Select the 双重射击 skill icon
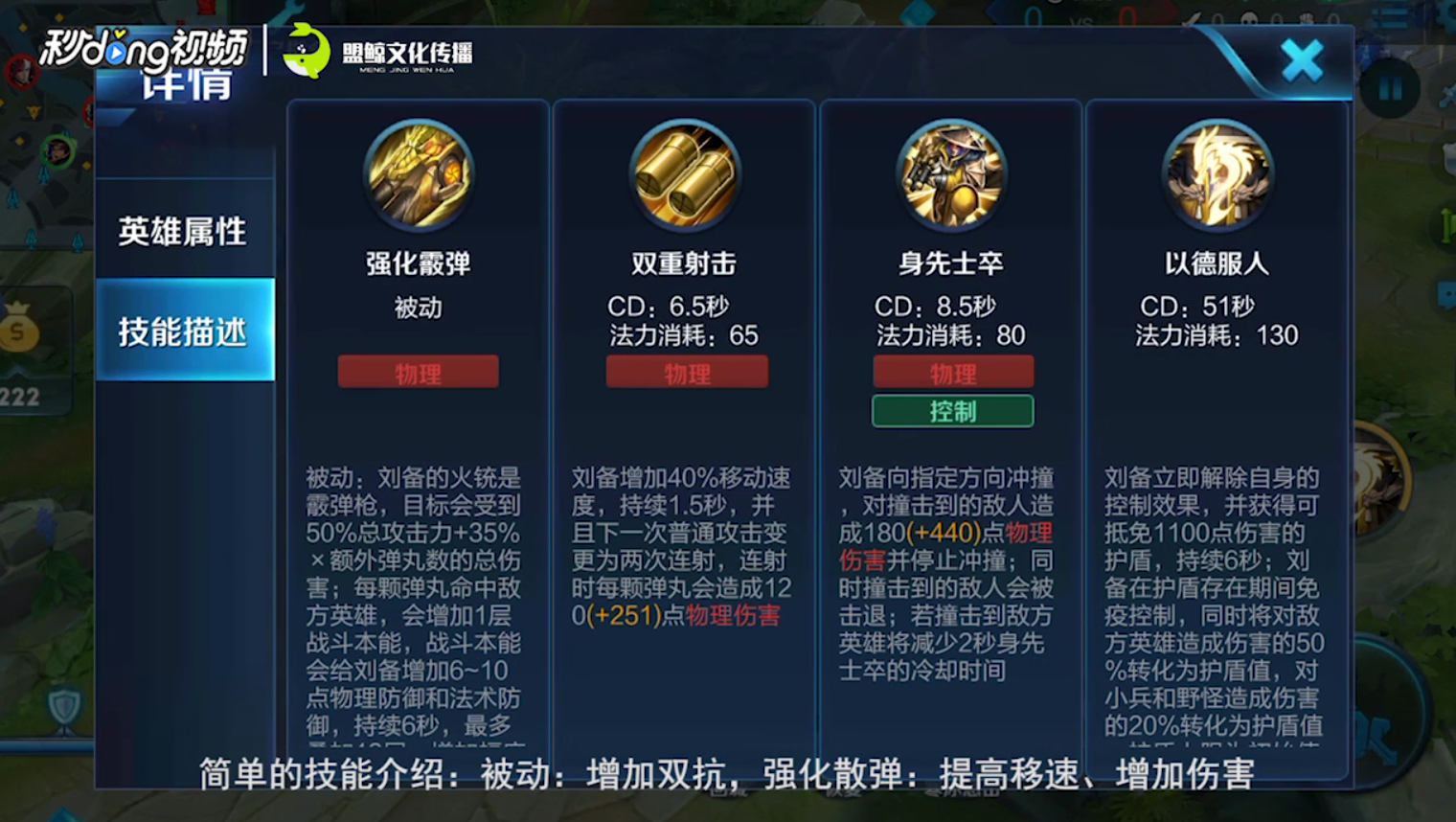 click(685, 175)
